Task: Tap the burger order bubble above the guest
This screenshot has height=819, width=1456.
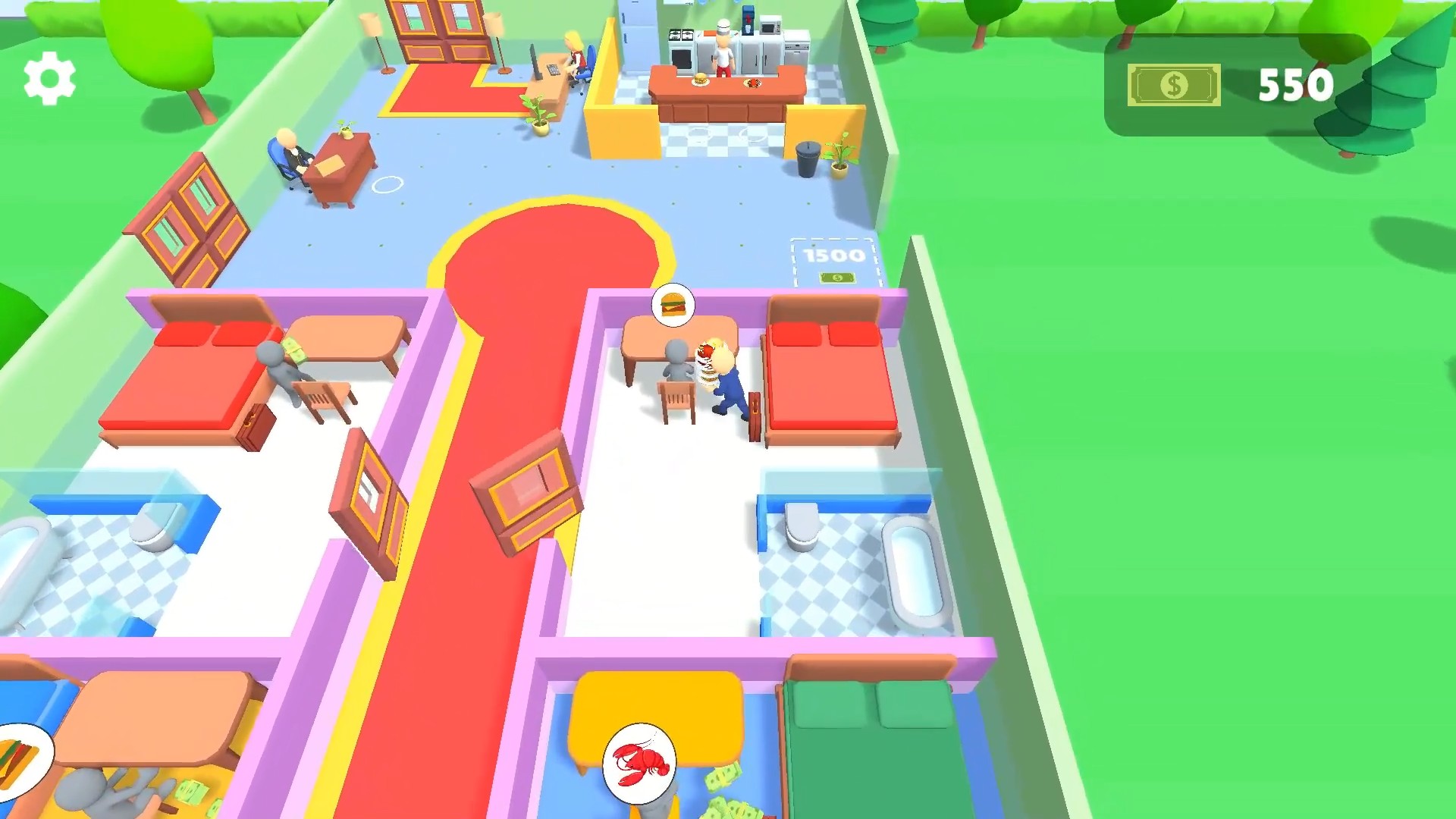Action: tap(673, 304)
